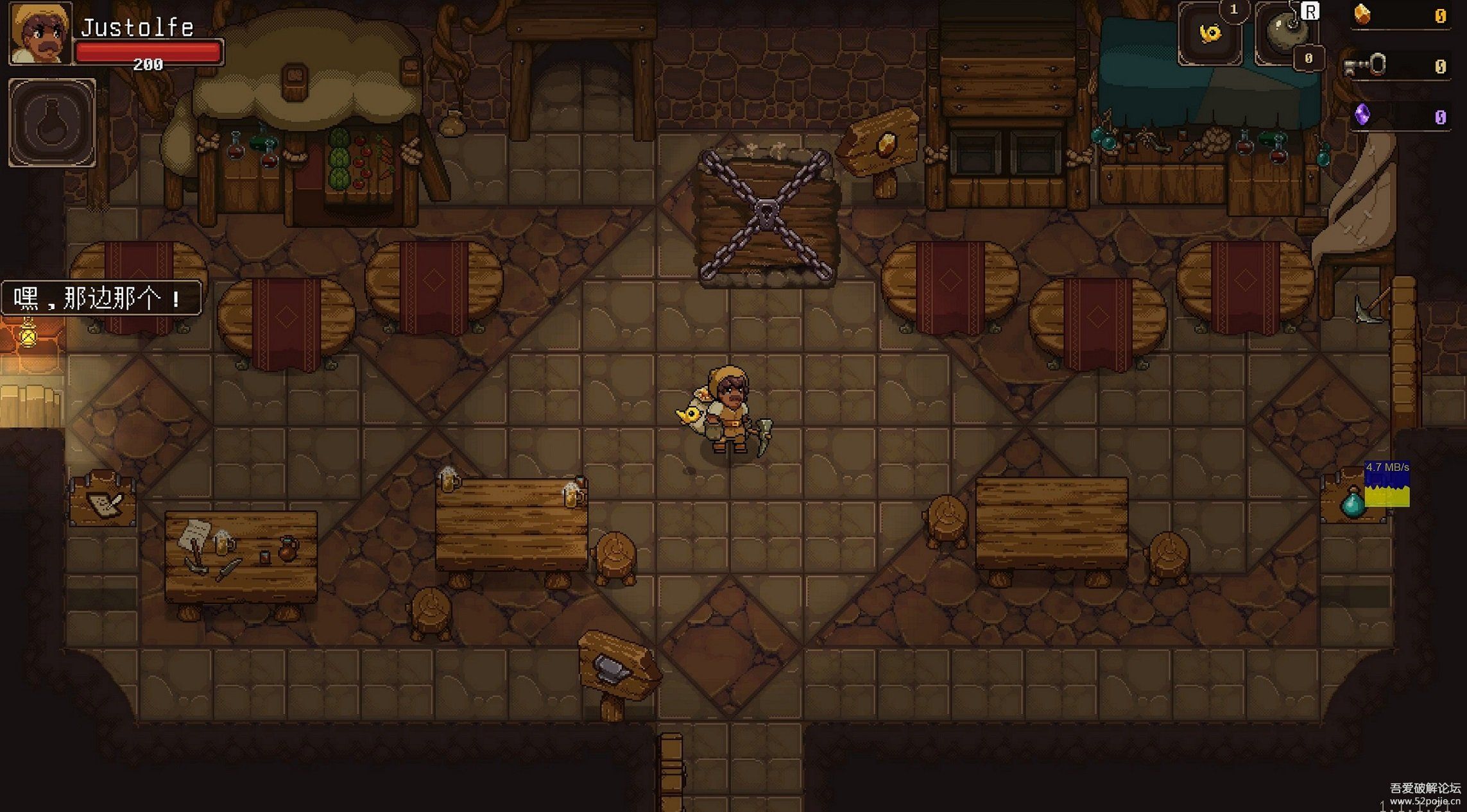Activate the bomb item slot
Image resolution: width=1467 pixels, height=812 pixels.
(x=1286, y=33)
